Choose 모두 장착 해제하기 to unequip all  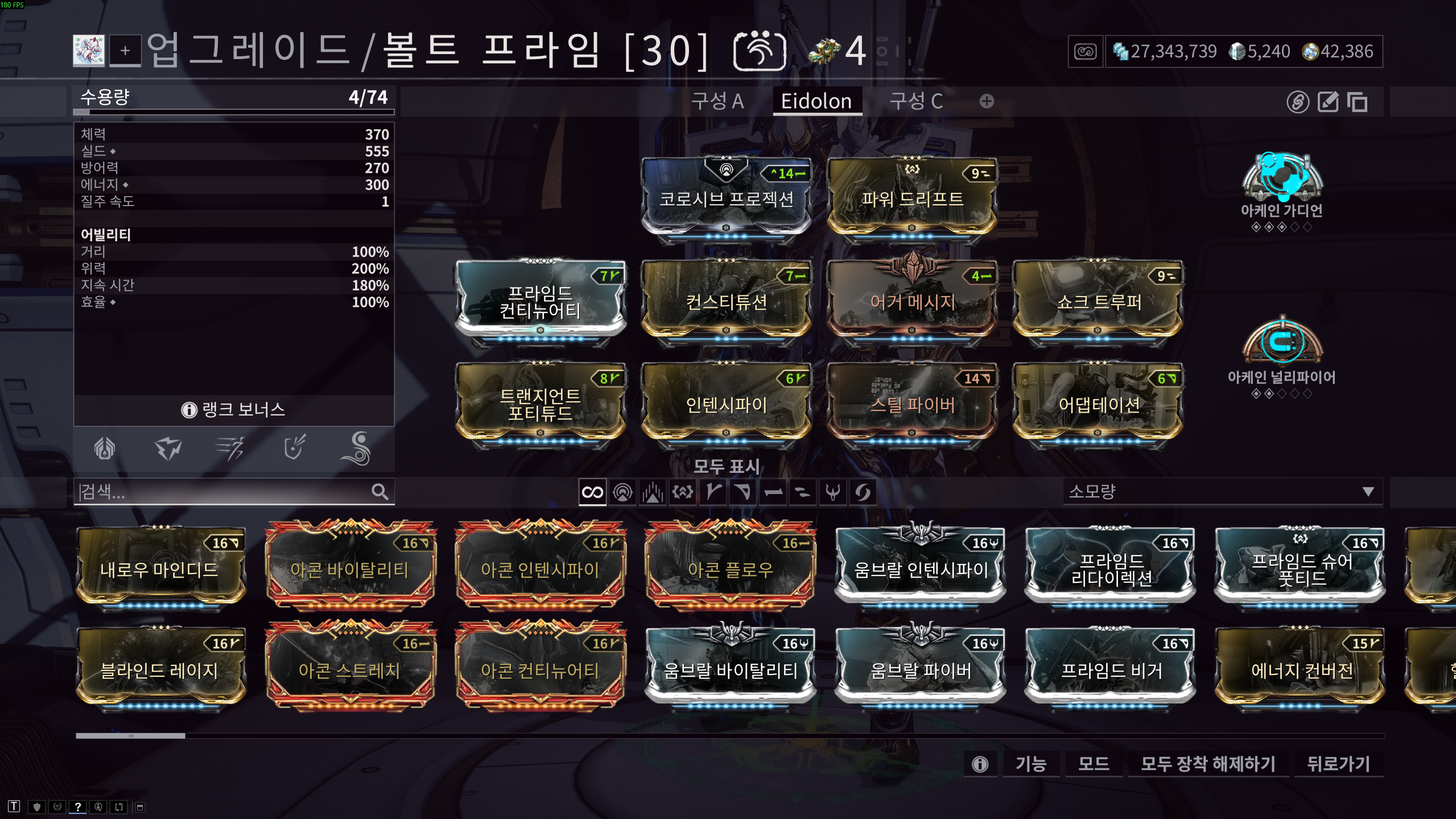point(1207,763)
